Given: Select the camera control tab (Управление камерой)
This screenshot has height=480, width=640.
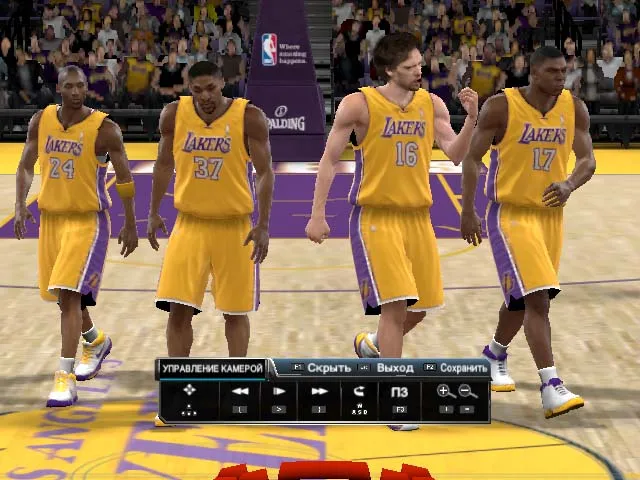Looking at the screenshot, I should coord(213,369).
